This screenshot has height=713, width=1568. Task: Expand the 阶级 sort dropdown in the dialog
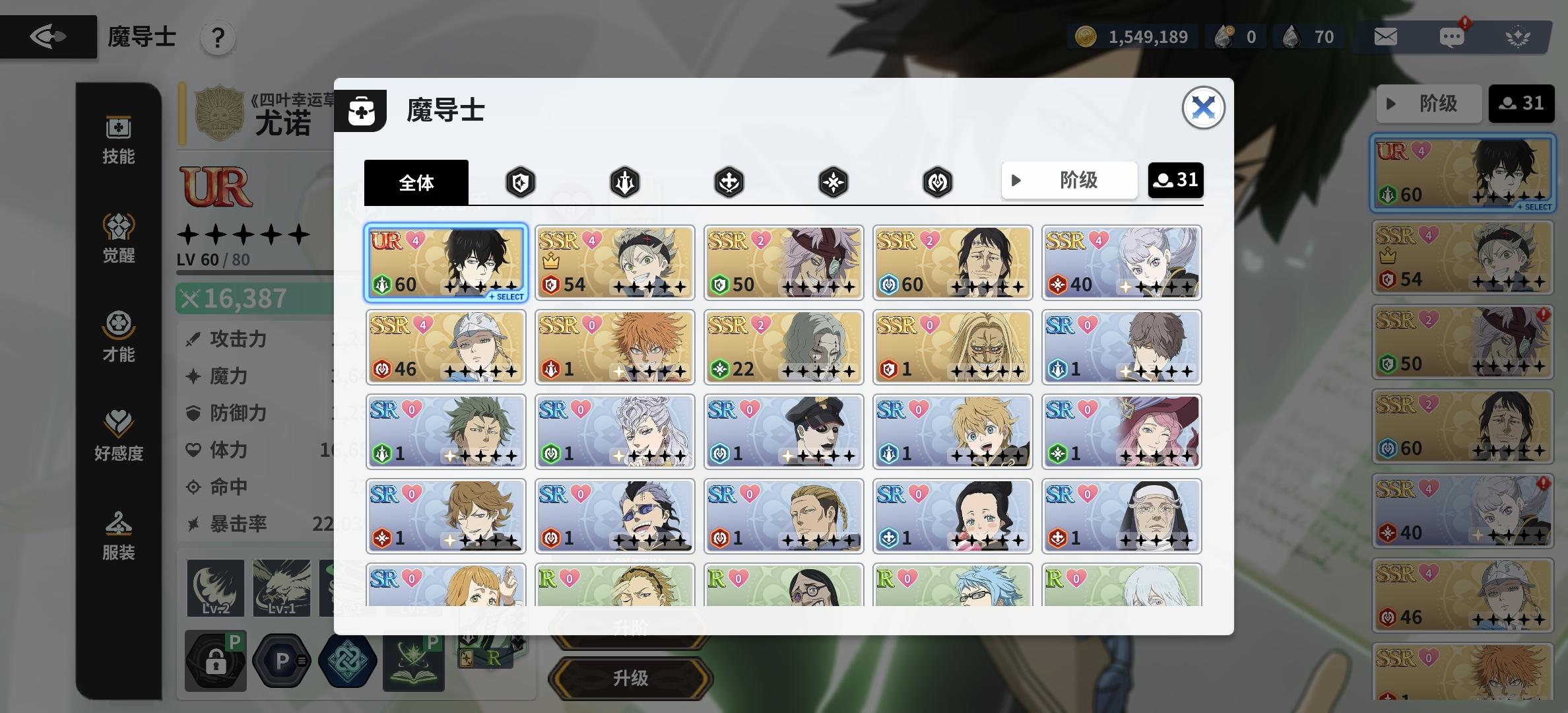(1069, 180)
